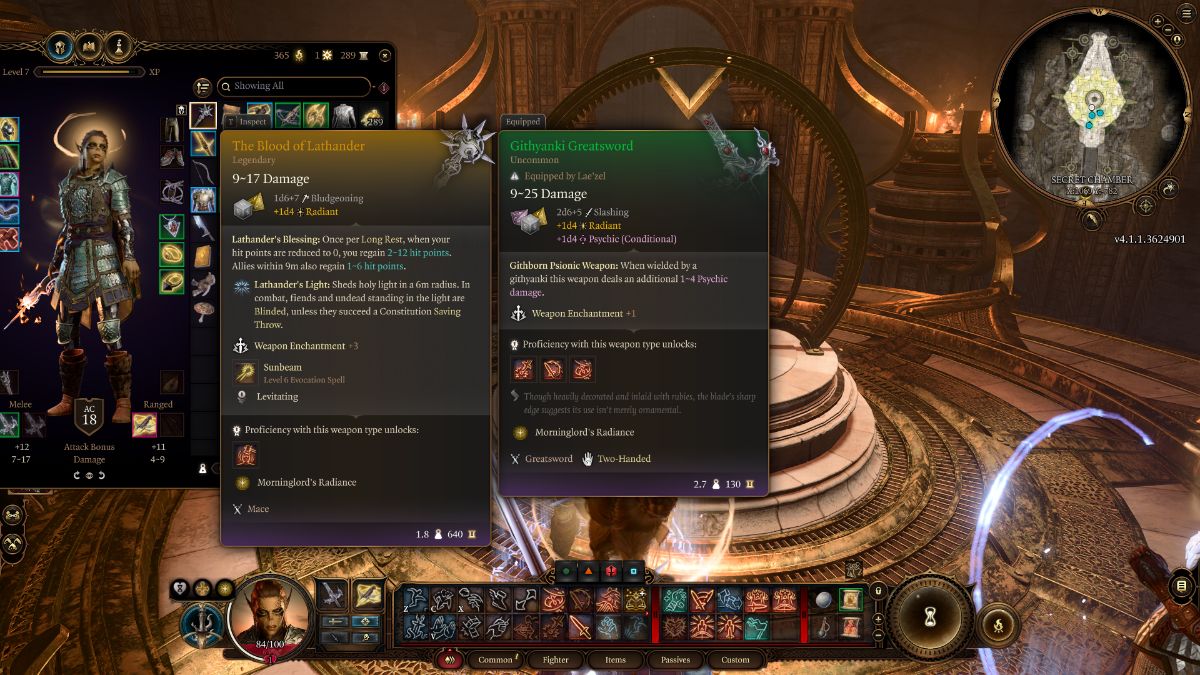Switch to the chess piece character tab
The width and height of the screenshot is (1200, 675).
121,46
